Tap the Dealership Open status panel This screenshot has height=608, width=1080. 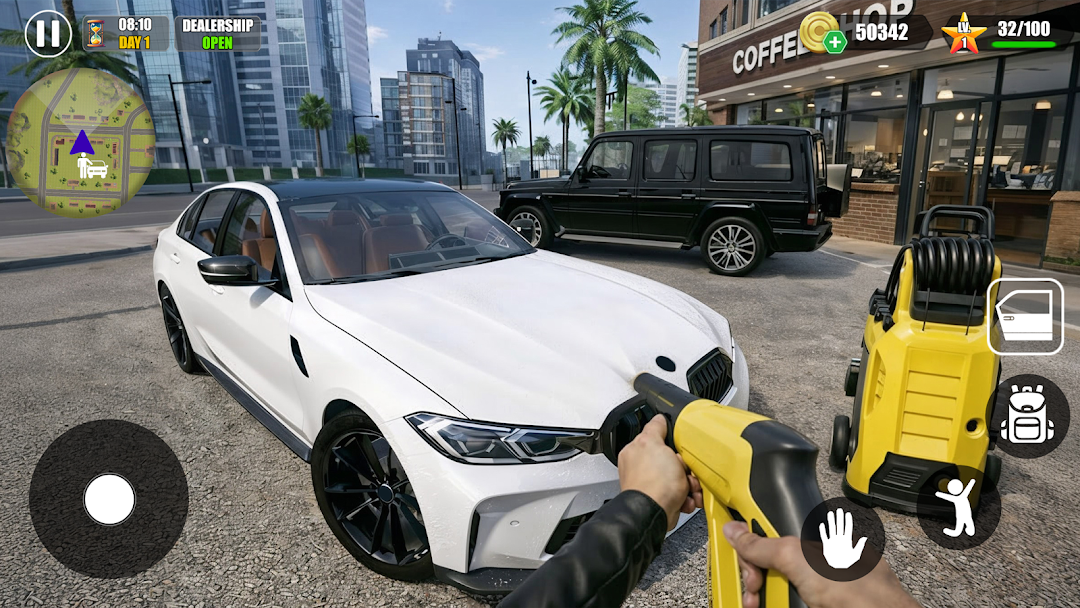217,34
